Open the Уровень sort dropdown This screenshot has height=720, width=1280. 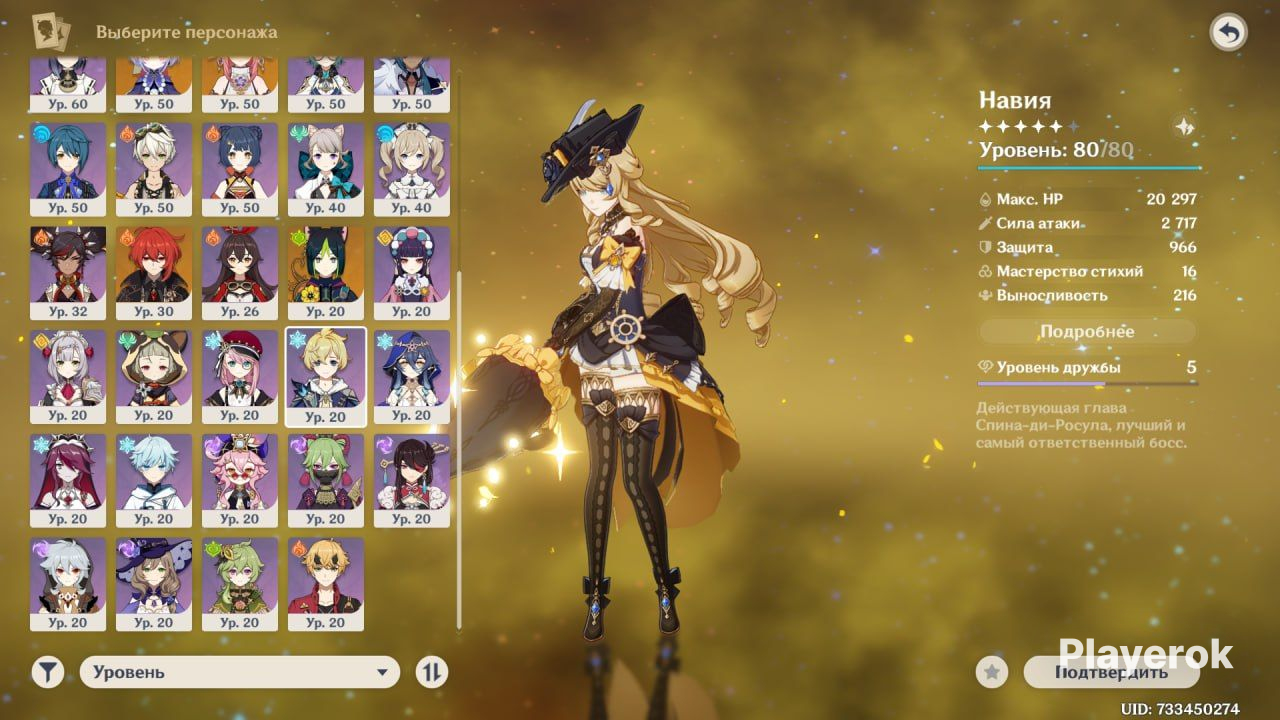coord(240,672)
